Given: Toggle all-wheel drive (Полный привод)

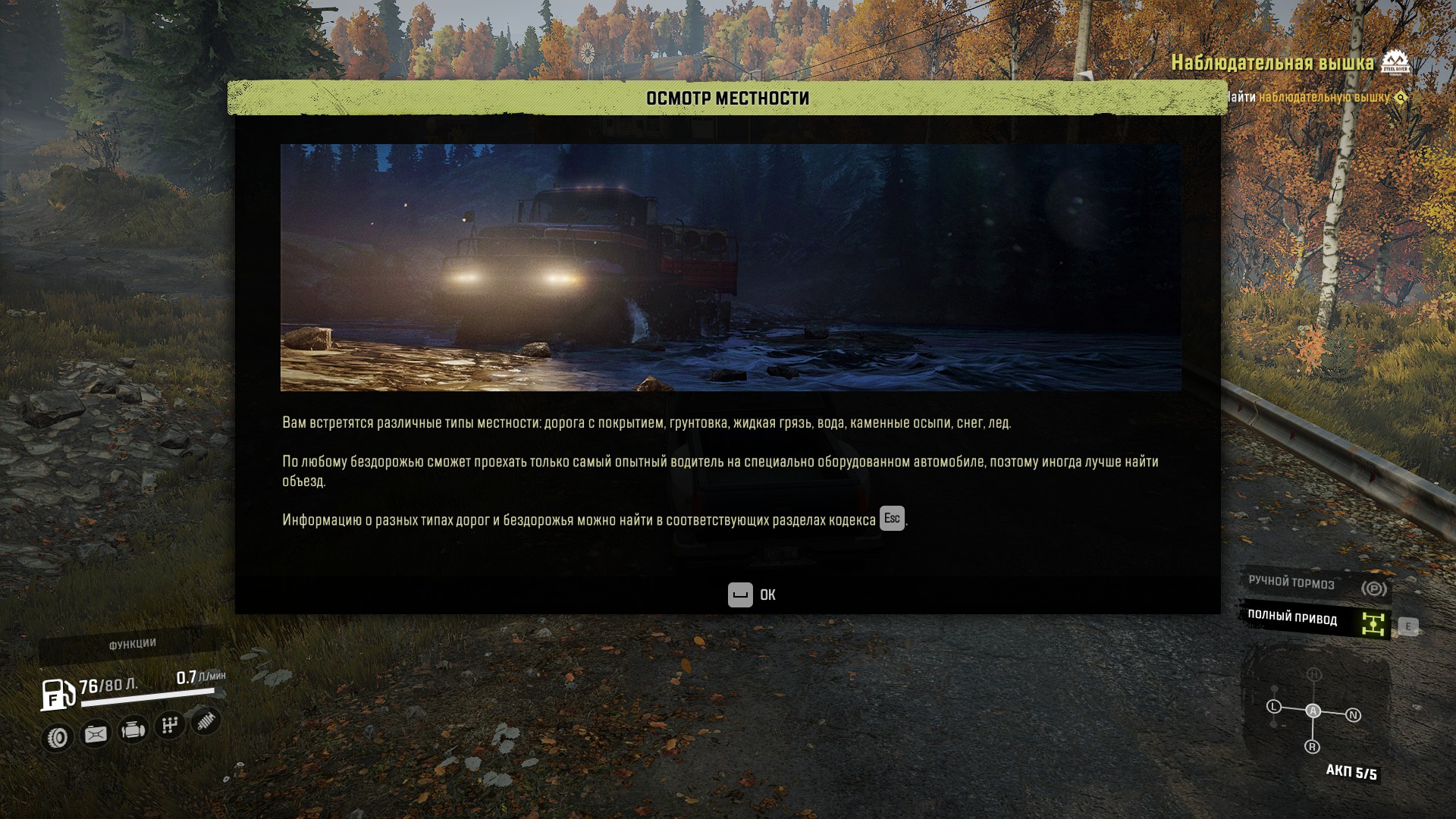Looking at the screenshot, I should pyautogui.click(x=1316, y=620).
